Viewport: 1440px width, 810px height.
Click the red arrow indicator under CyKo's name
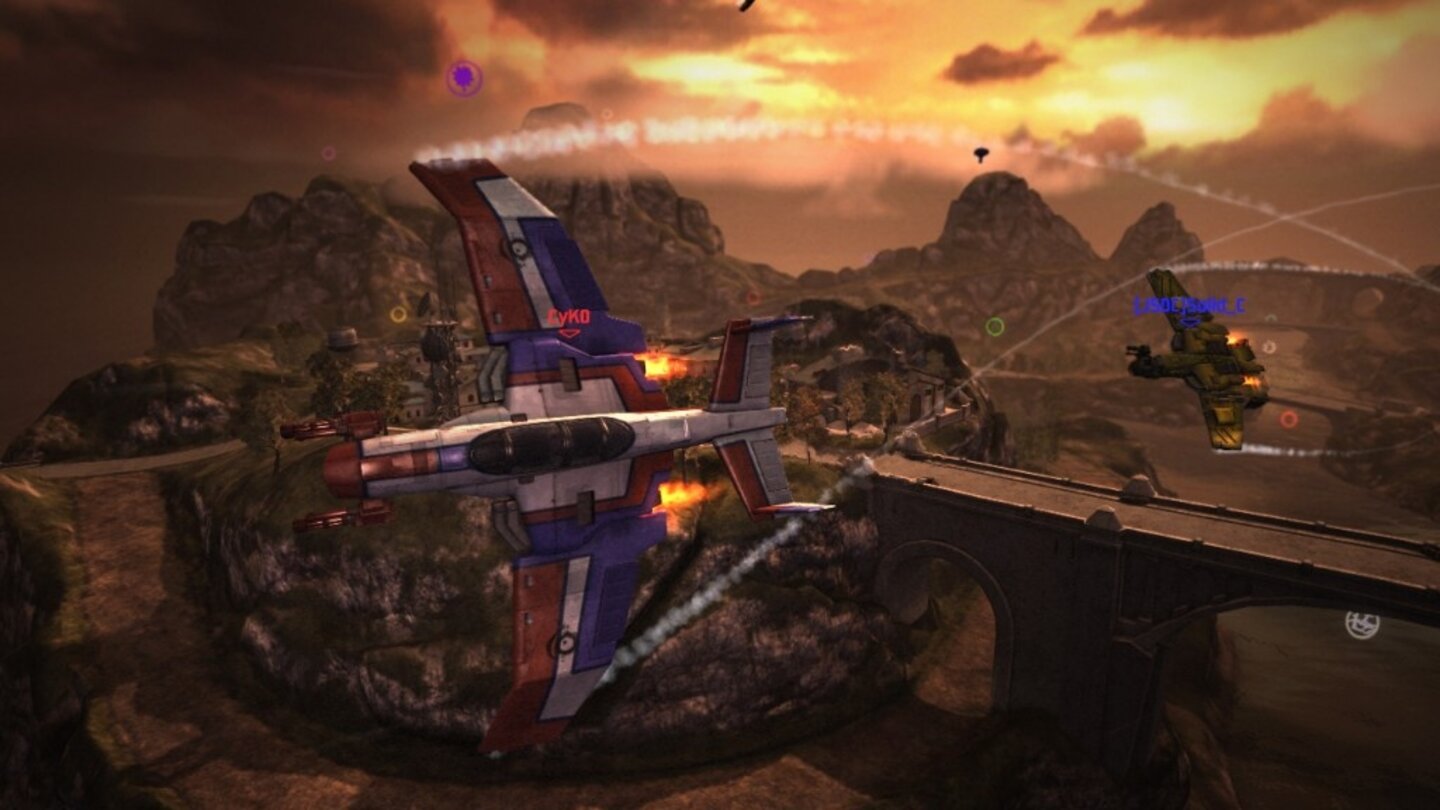570,333
